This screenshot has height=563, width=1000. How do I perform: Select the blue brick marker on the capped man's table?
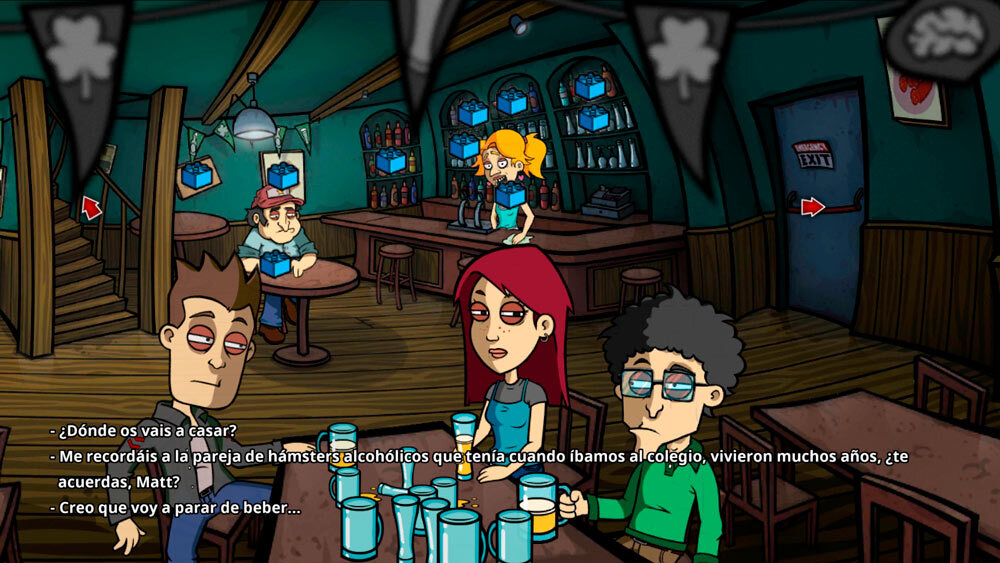(273, 264)
